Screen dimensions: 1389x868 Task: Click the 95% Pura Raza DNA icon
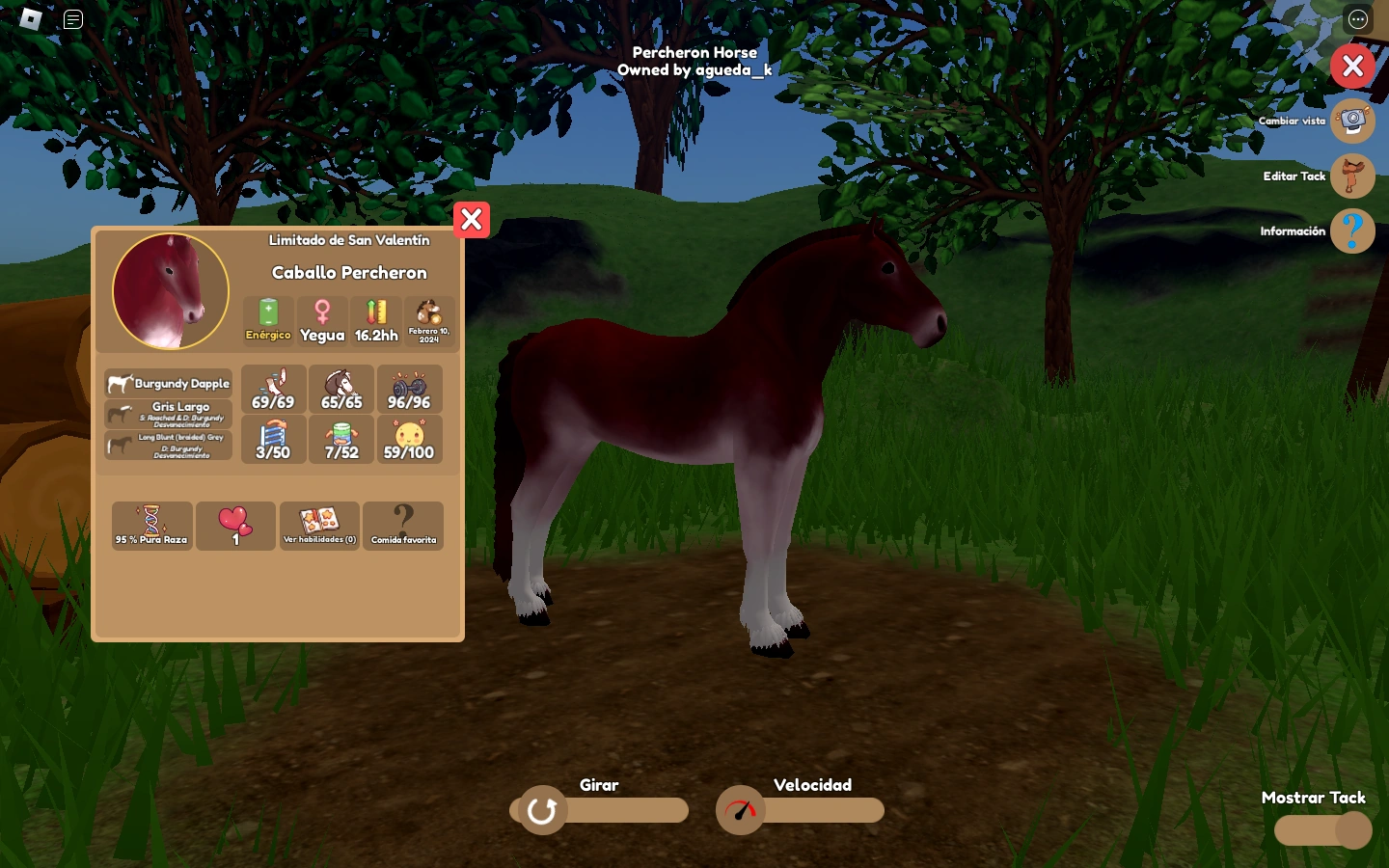pyautogui.click(x=151, y=526)
